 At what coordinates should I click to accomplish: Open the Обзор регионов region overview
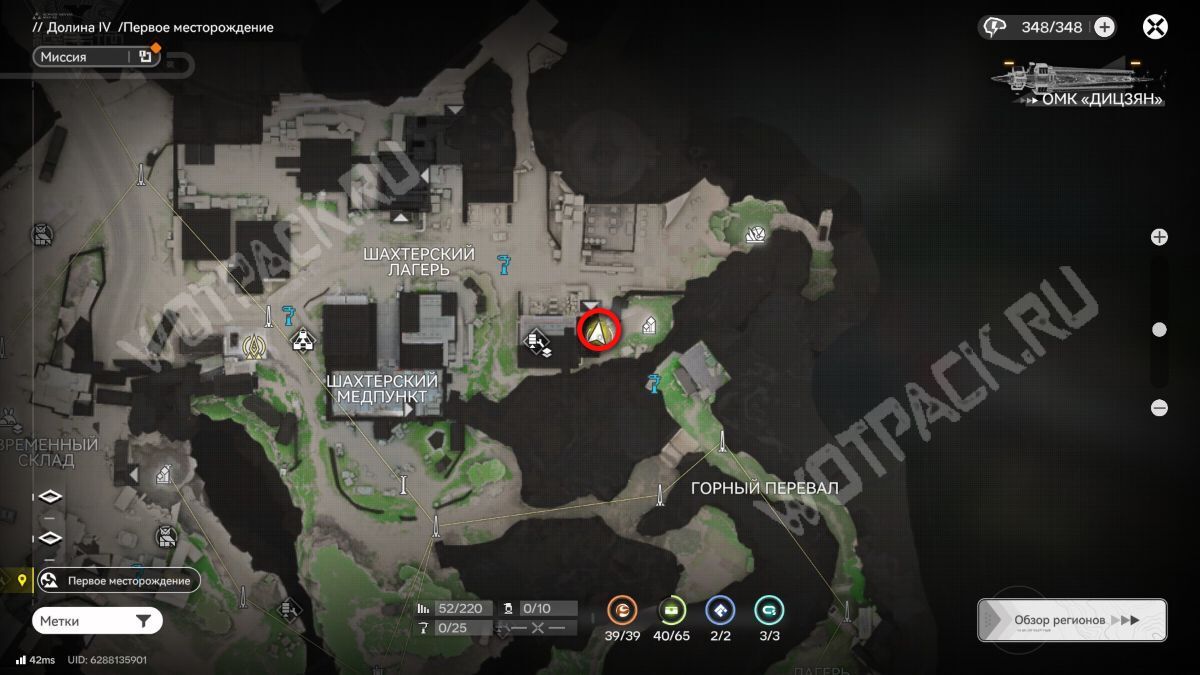point(1071,620)
